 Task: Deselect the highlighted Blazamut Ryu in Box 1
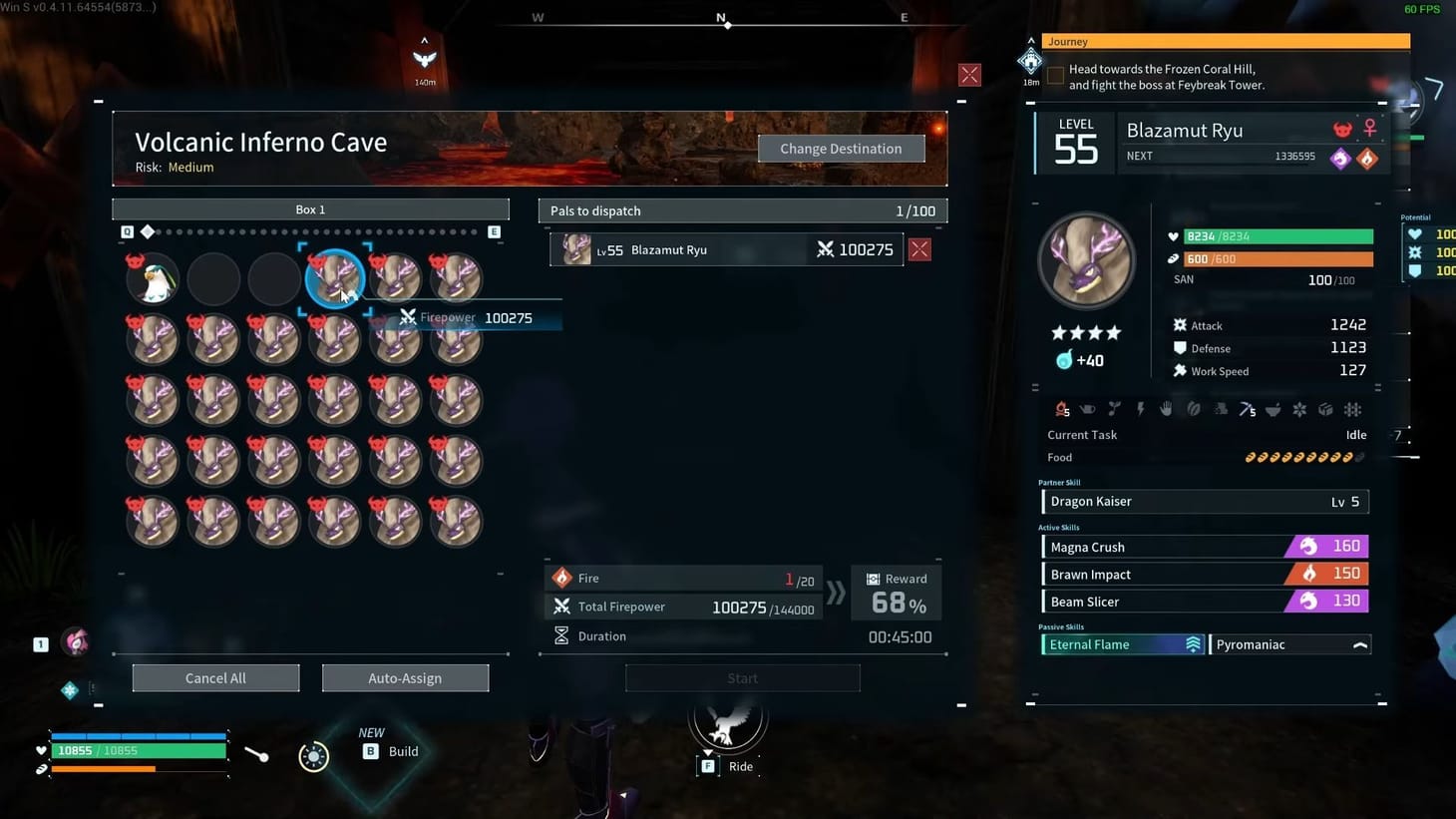pyautogui.click(x=335, y=279)
